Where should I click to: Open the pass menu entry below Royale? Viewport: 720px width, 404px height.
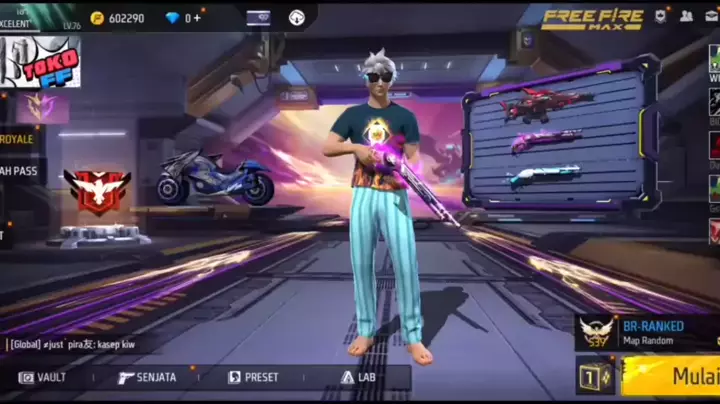[x=21, y=170]
